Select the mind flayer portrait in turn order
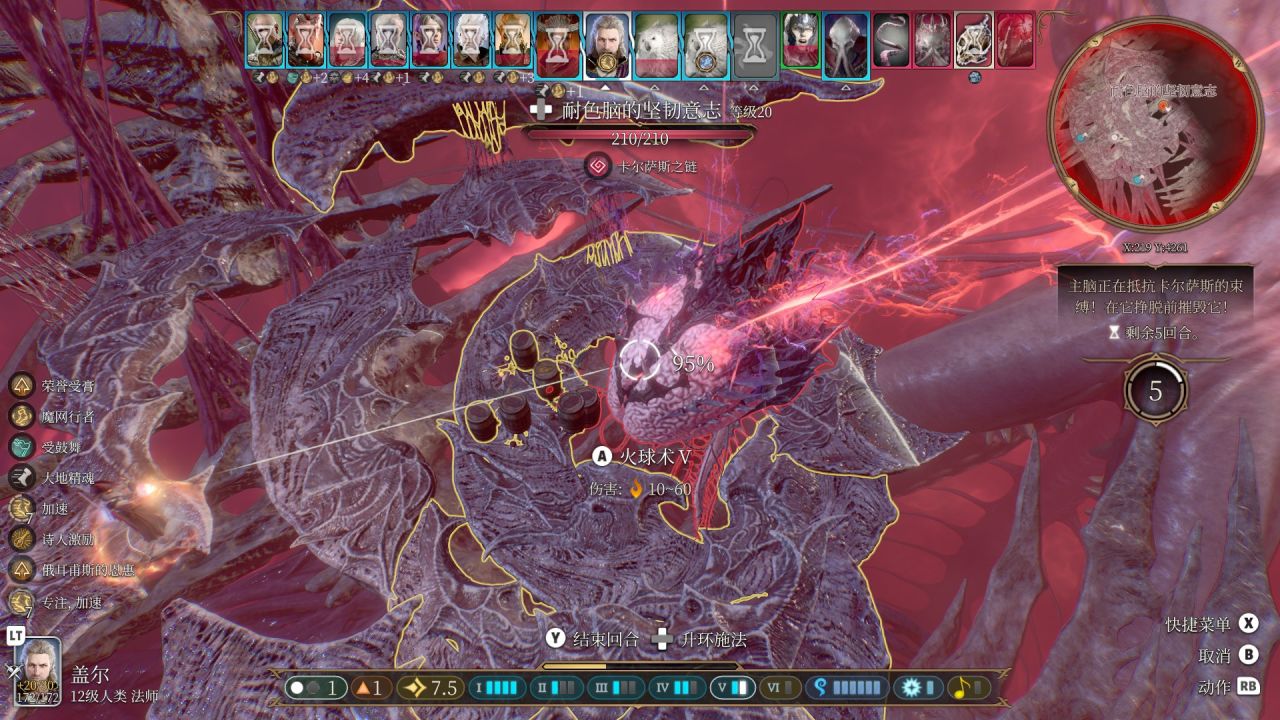The image size is (1280, 720). 846,45
